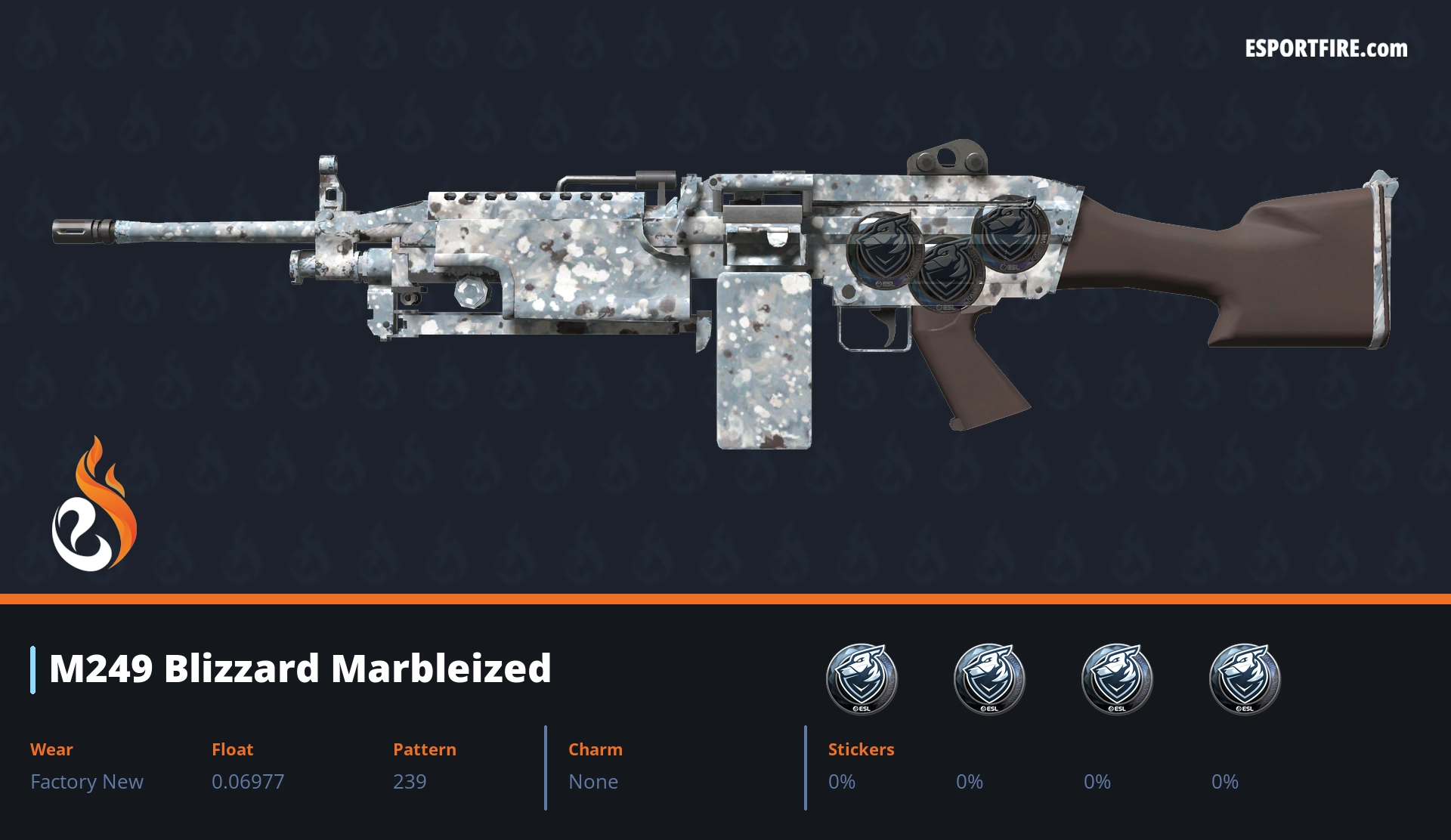Select the M249 Blizzard Marbleized title
Viewport: 1451px width, 840px height.
pyautogui.click(x=300, y=669)
